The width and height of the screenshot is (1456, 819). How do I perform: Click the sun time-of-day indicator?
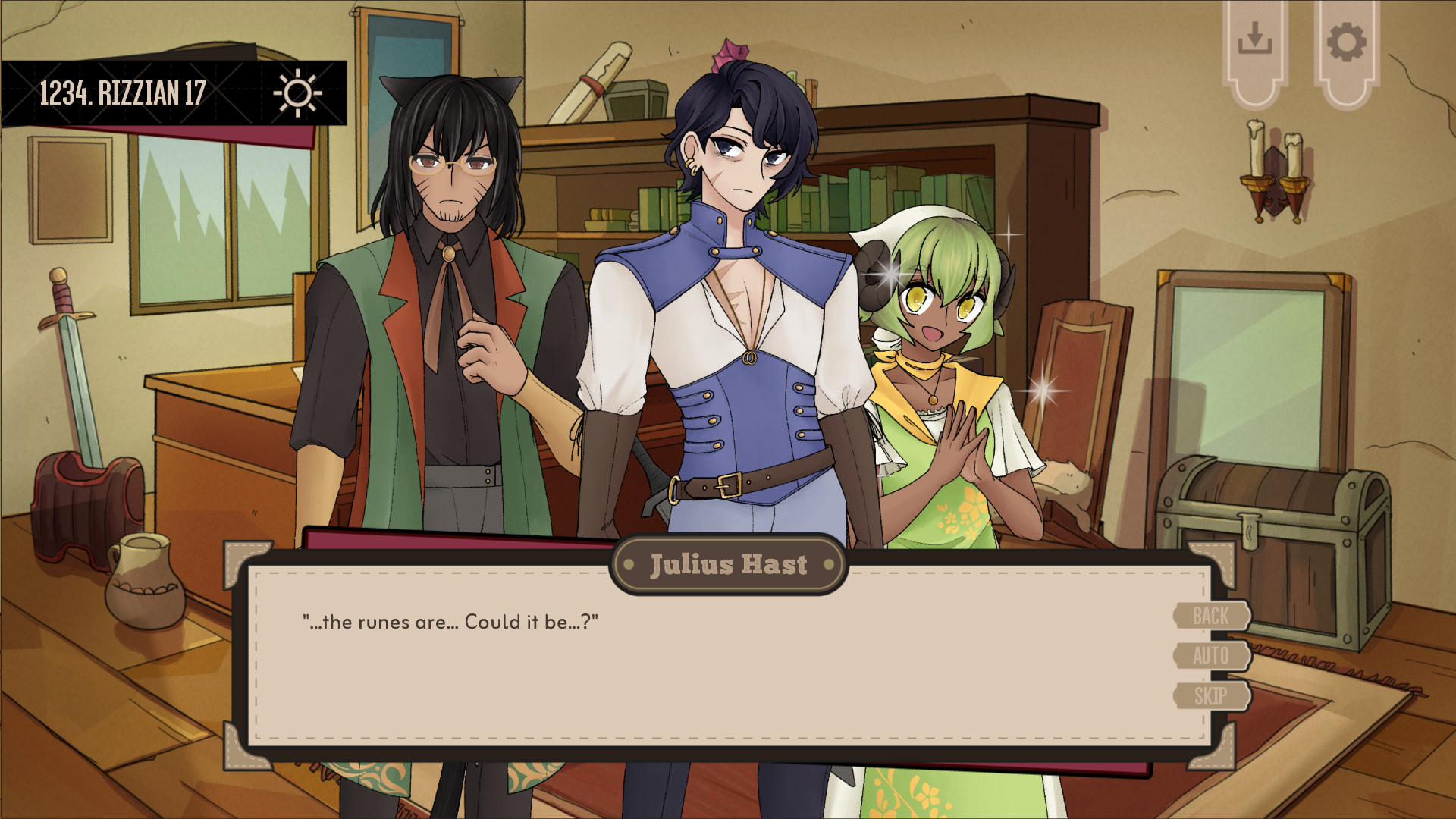tap(297, 93)
